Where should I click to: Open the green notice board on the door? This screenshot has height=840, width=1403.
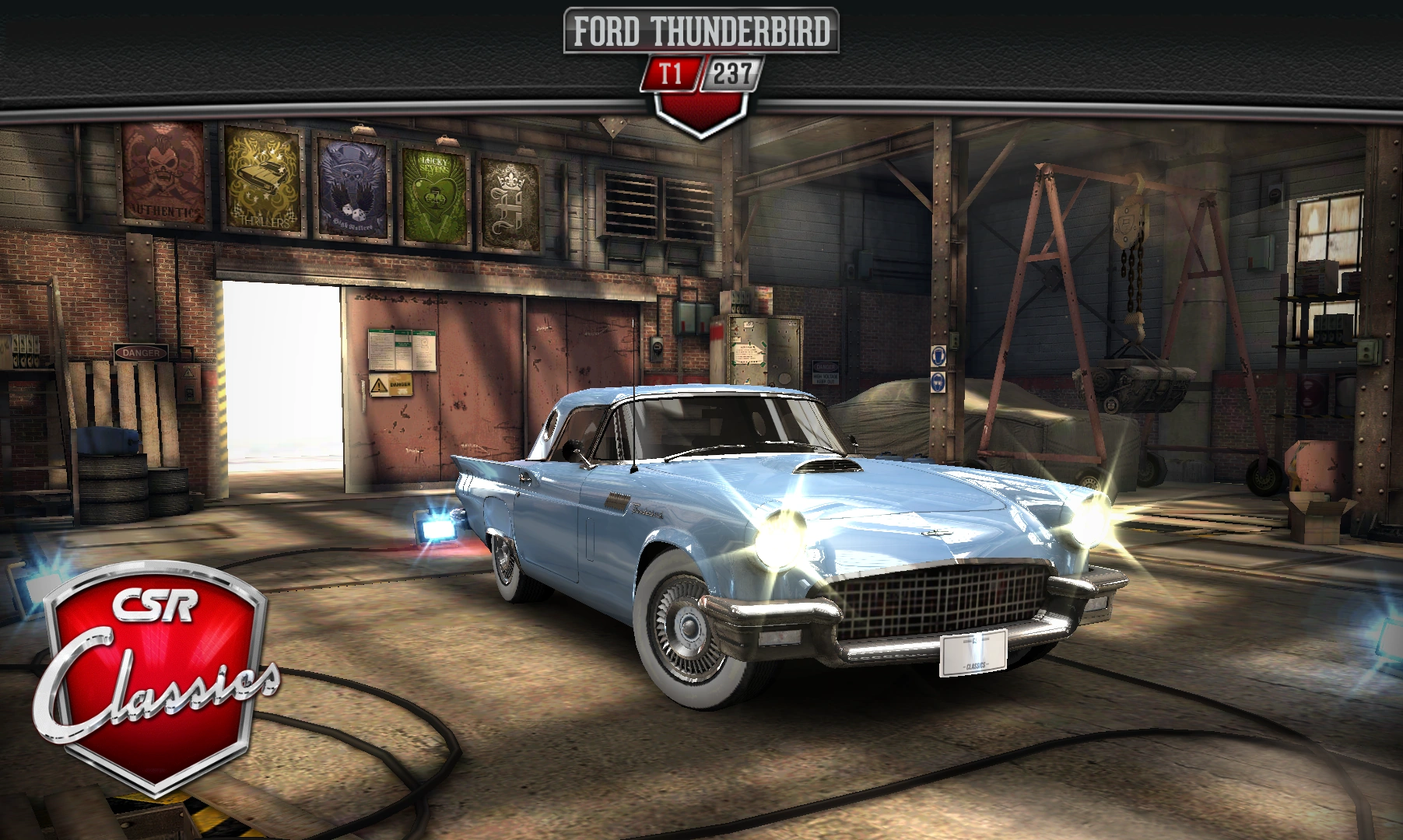click(x=402, y=350)
